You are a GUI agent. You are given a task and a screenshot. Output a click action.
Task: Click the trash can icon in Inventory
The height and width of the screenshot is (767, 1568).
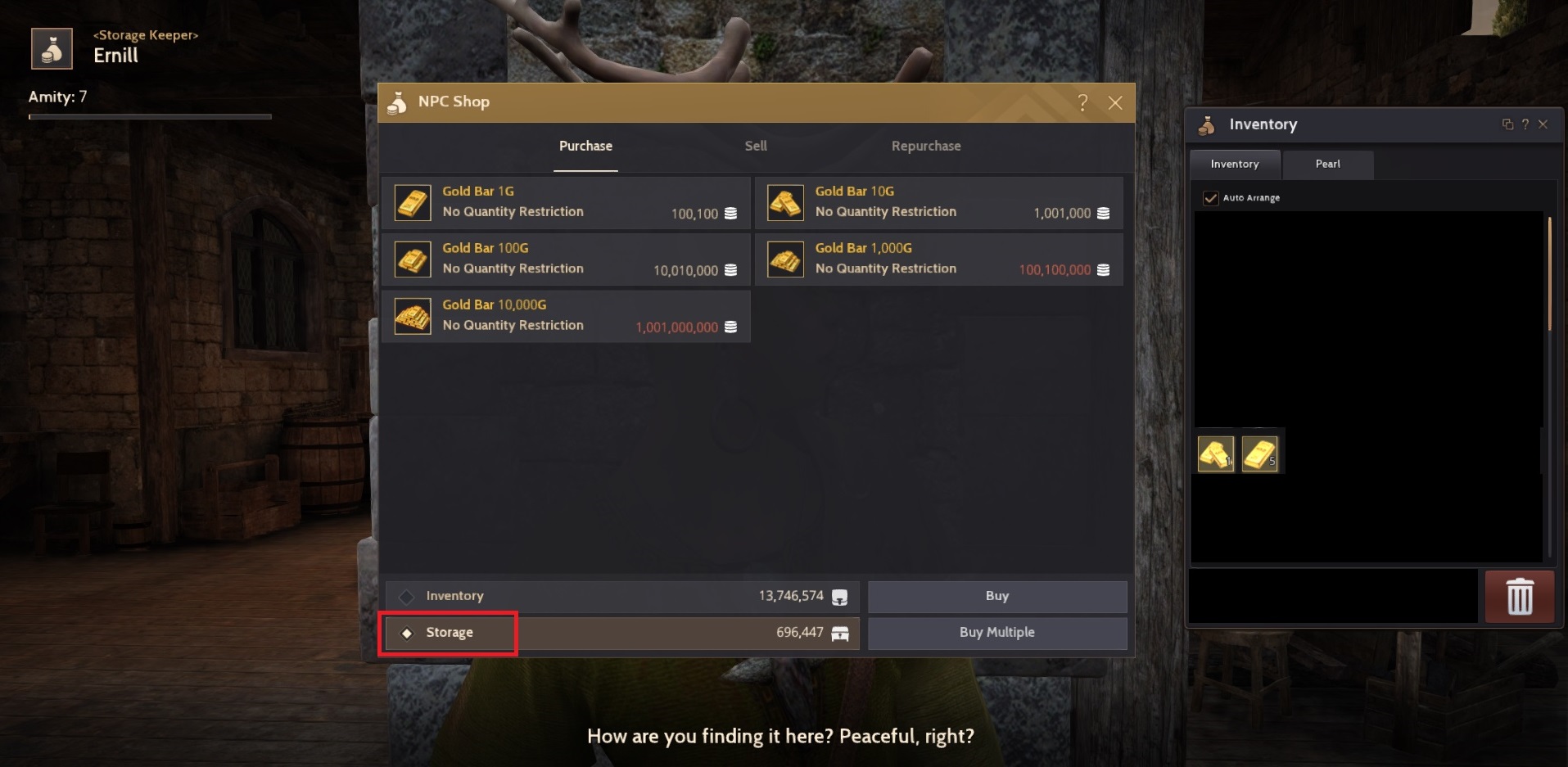(x=1520, y=596)
